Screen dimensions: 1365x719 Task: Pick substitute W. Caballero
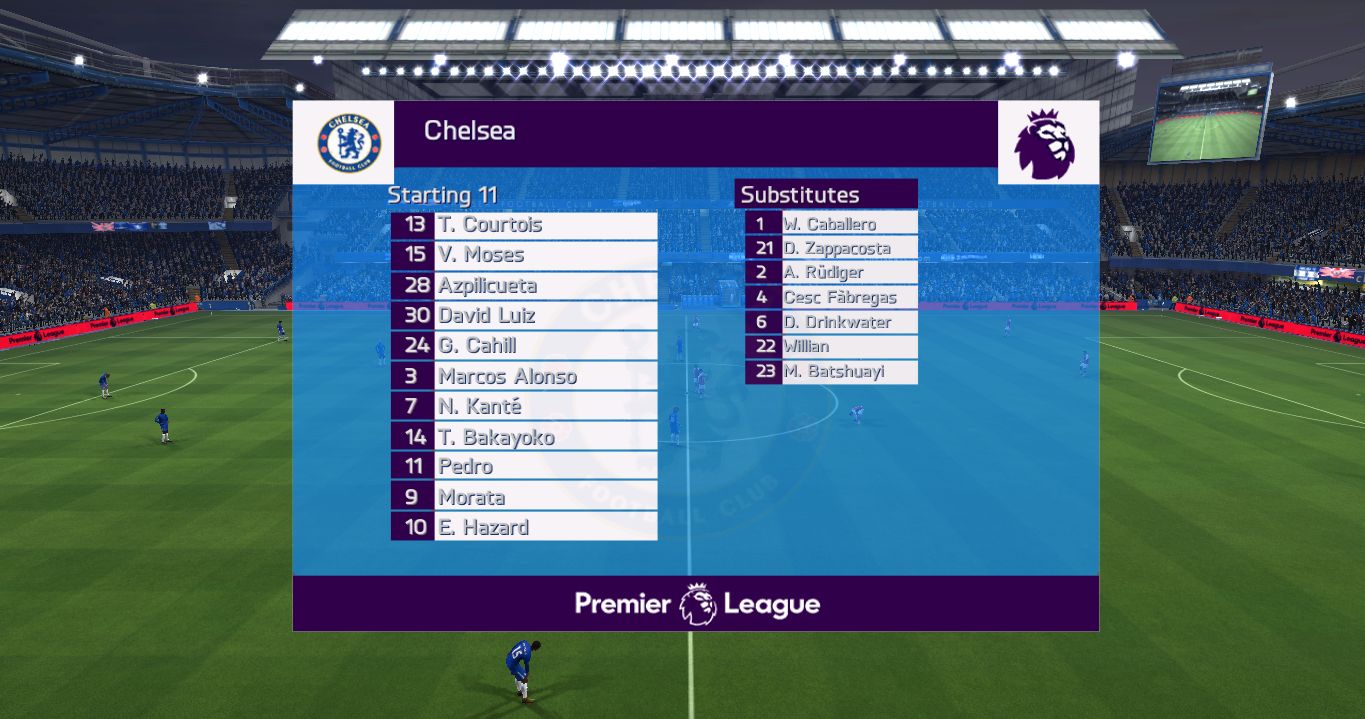point(831,224)
